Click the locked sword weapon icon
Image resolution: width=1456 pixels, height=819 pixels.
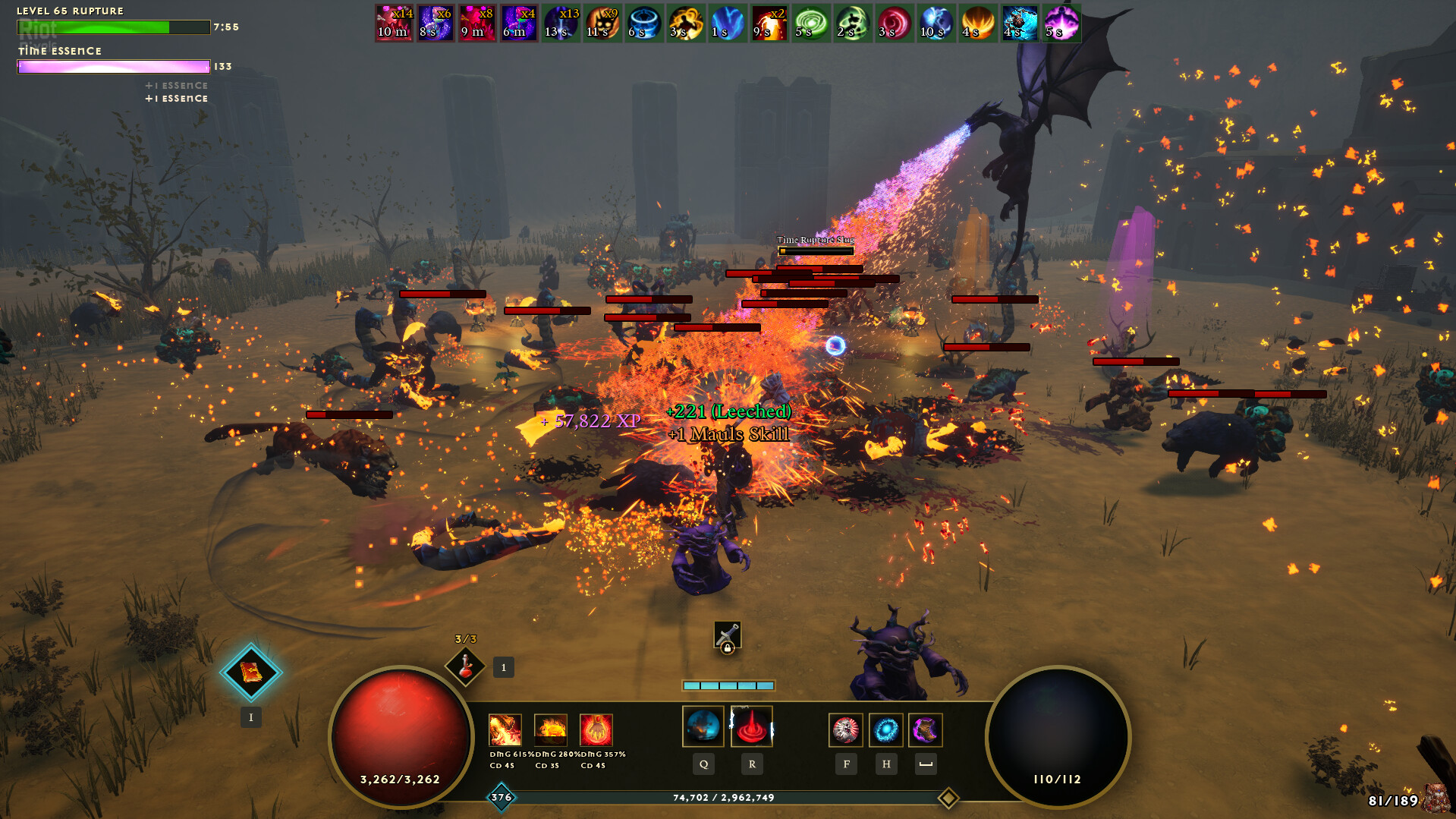click(727, 636)
